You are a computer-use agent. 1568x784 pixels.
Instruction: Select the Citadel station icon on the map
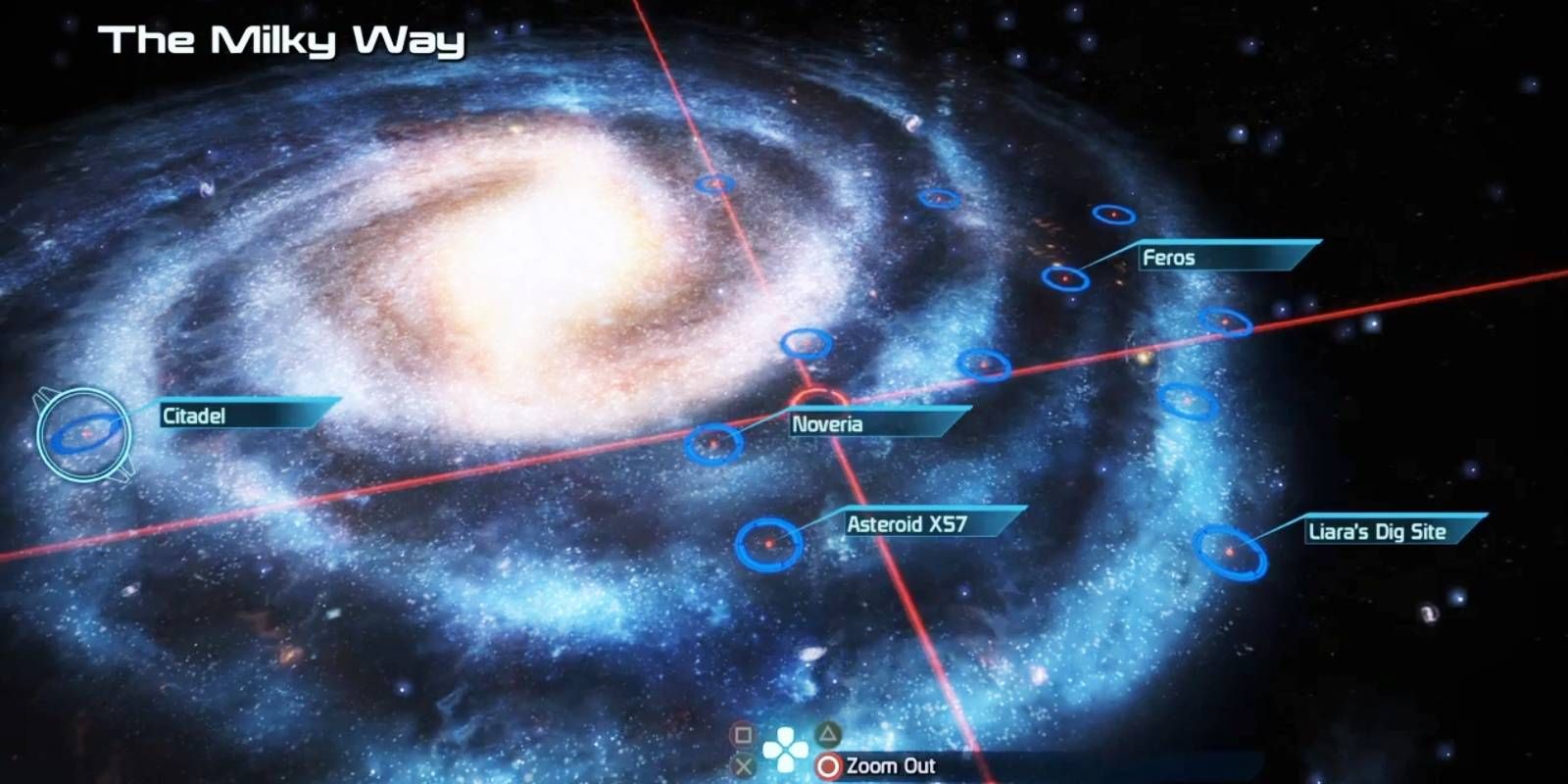click(83, 433)
